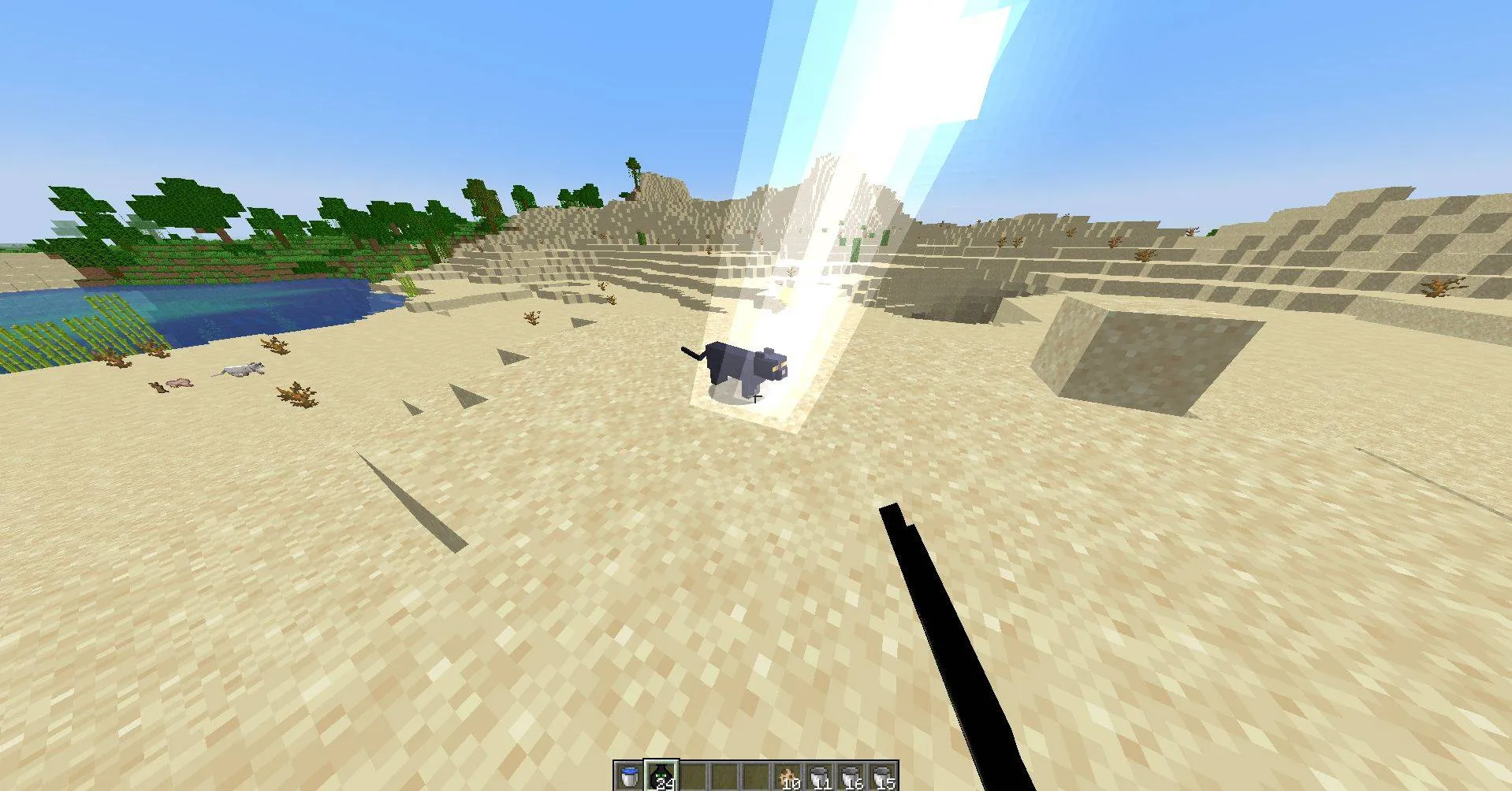1512x791 pixels.
Task: Click the tan item stack showing 10
Action: (x=788, y=776)
